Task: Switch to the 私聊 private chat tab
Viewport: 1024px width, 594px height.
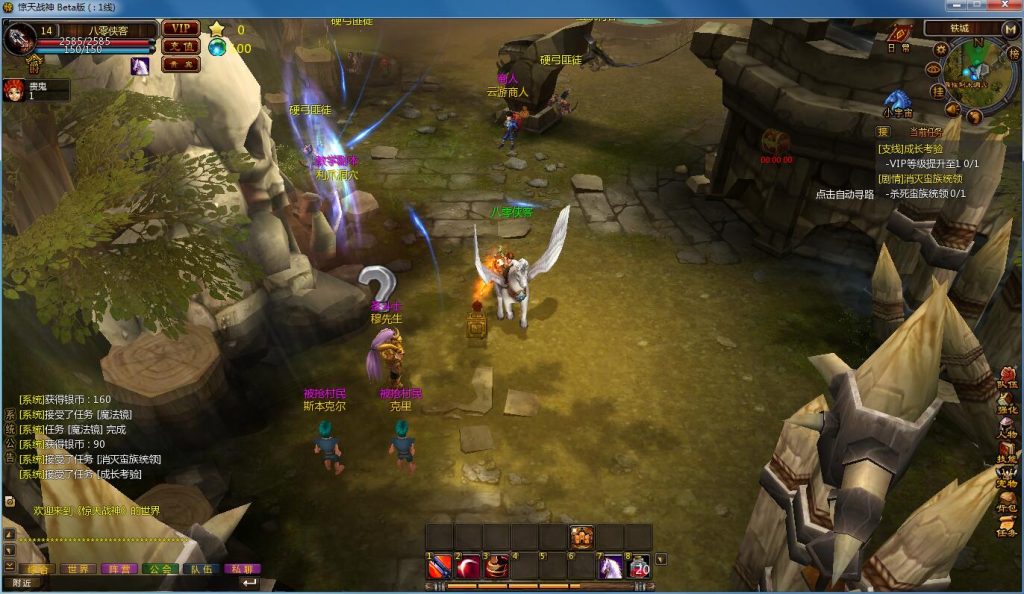Action: (240, 568)
